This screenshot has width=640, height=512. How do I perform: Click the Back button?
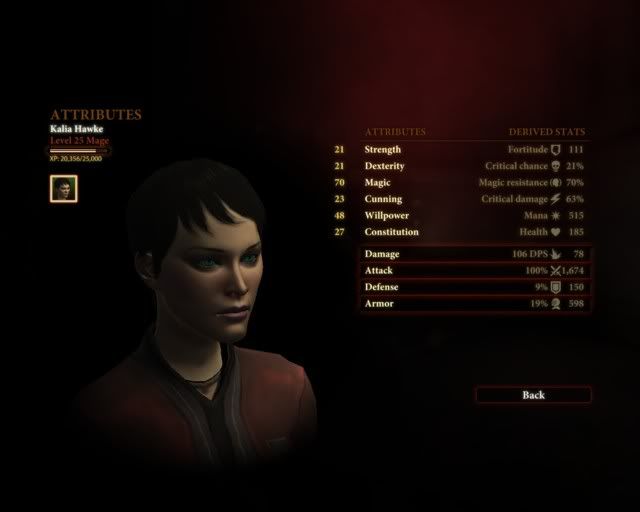pyautogui.click(x=533, y=395)
